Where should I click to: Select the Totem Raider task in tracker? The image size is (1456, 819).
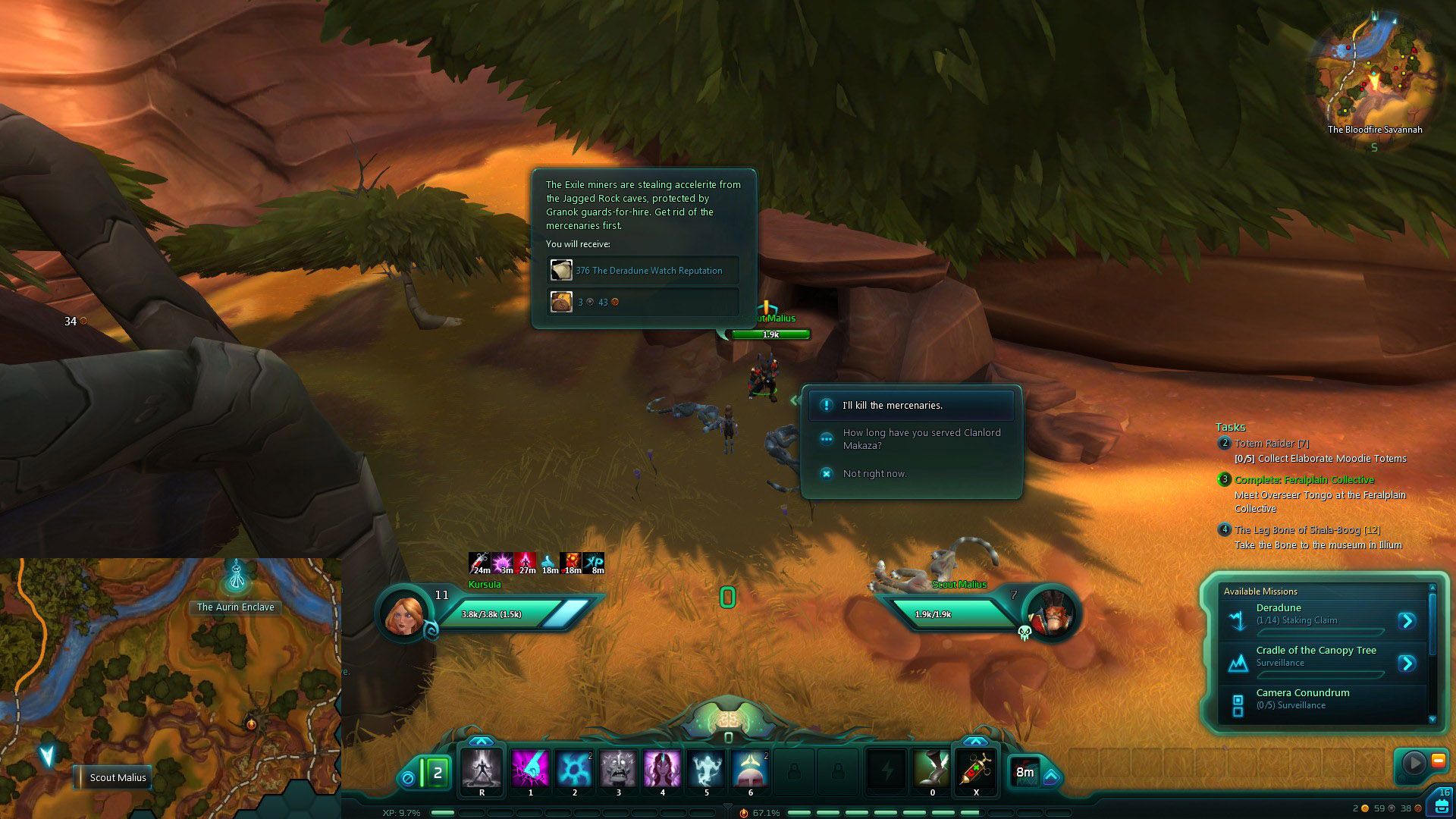point(1271,444)
